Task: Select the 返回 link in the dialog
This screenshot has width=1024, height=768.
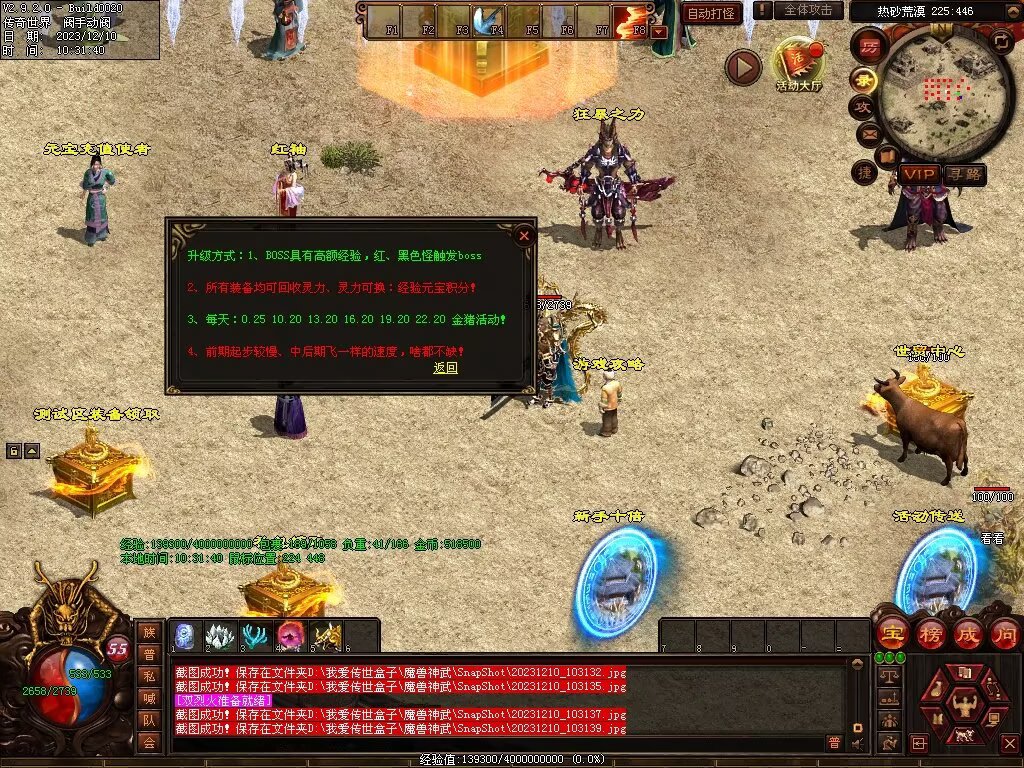Action: click(x=445, y=368)
